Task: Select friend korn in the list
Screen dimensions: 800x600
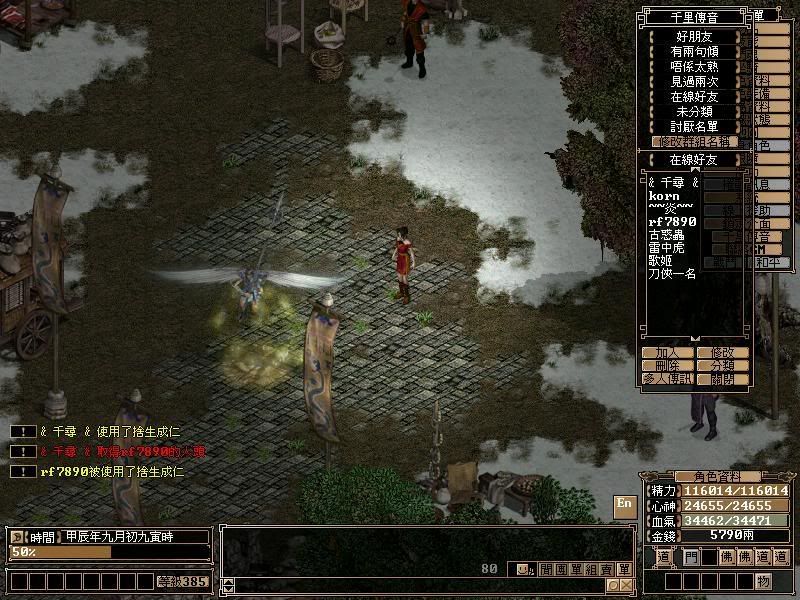Action: click(x=664, y=196)
